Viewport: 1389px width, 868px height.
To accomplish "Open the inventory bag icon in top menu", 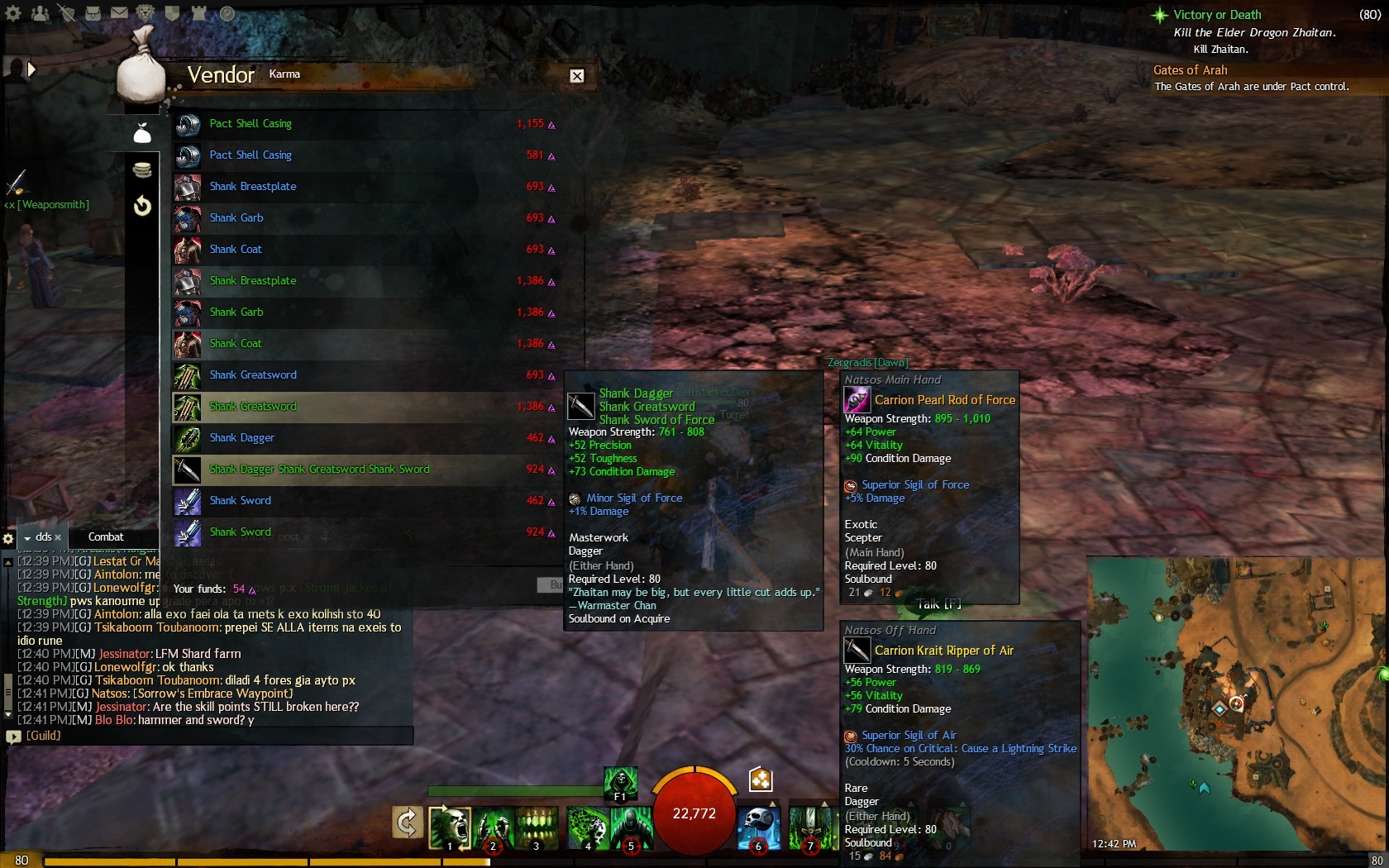I will click(93, 13).
